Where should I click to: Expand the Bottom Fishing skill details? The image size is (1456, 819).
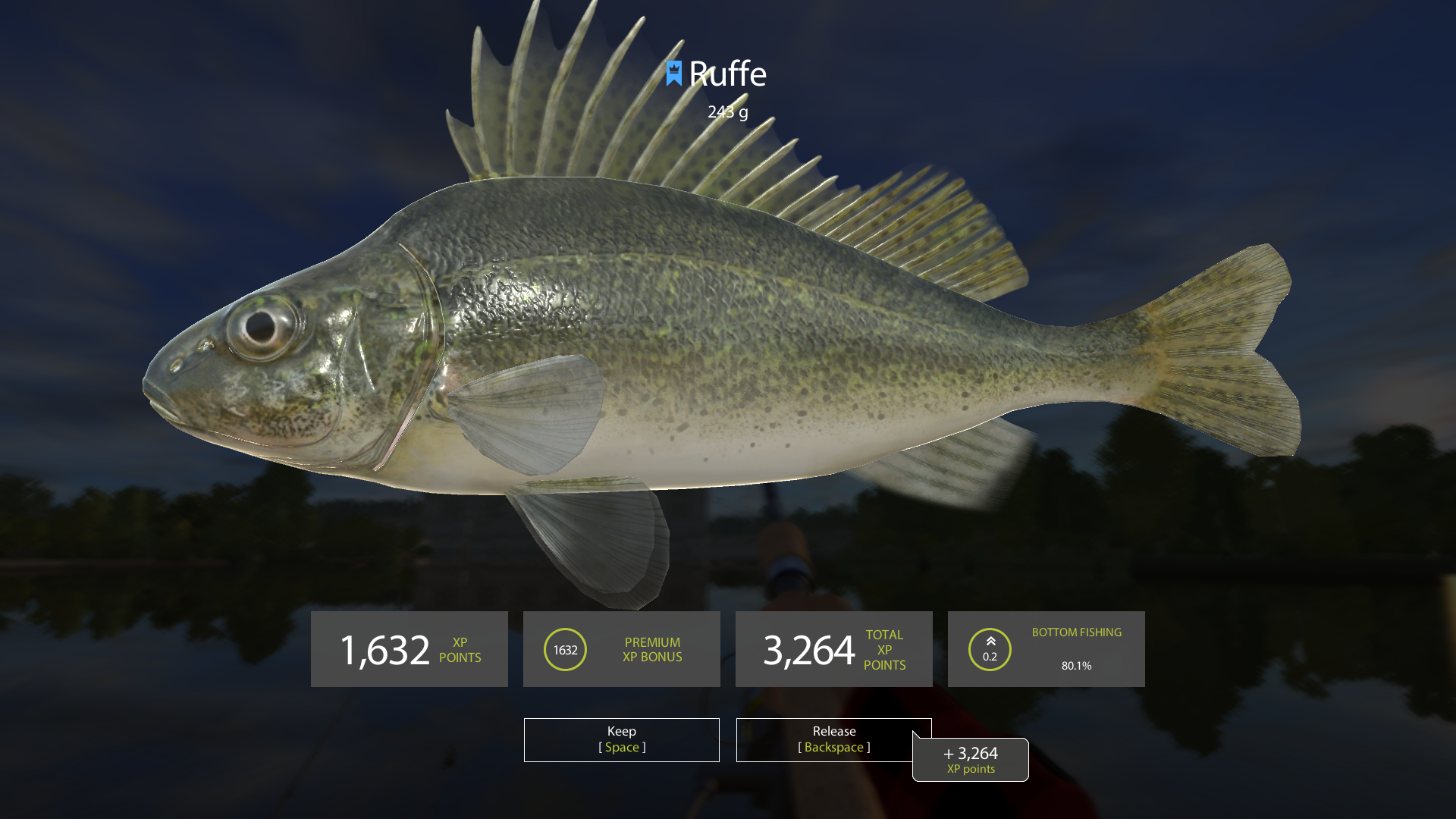coord(1046,649)
